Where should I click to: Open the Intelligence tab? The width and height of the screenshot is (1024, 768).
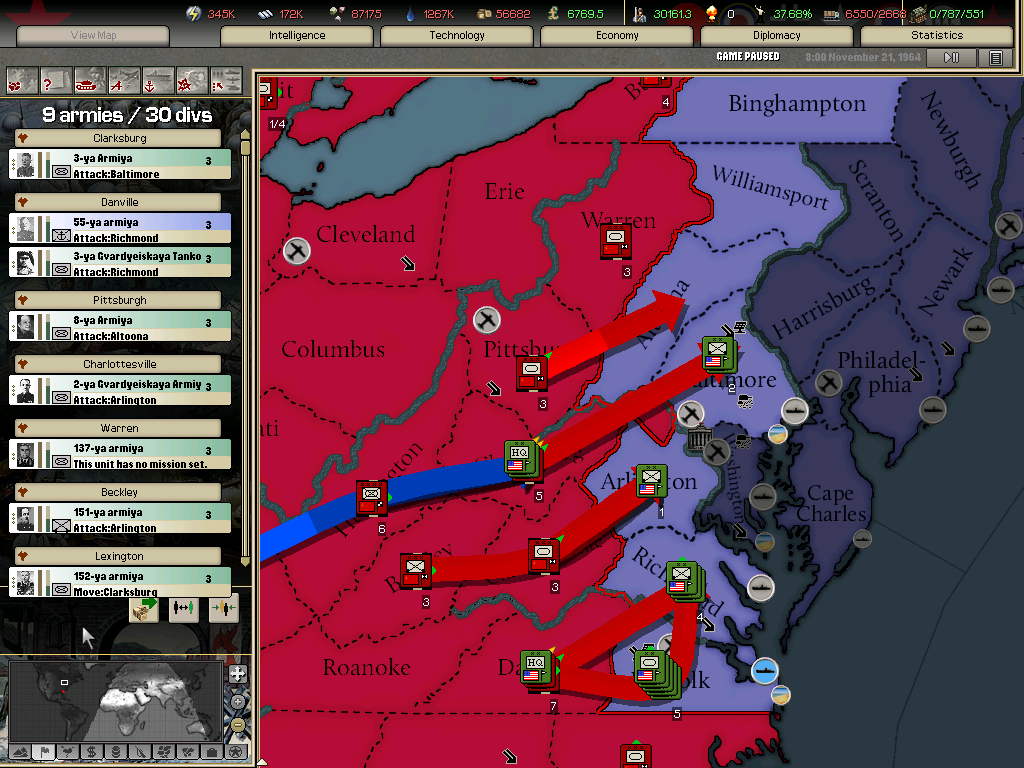[297, 35]
